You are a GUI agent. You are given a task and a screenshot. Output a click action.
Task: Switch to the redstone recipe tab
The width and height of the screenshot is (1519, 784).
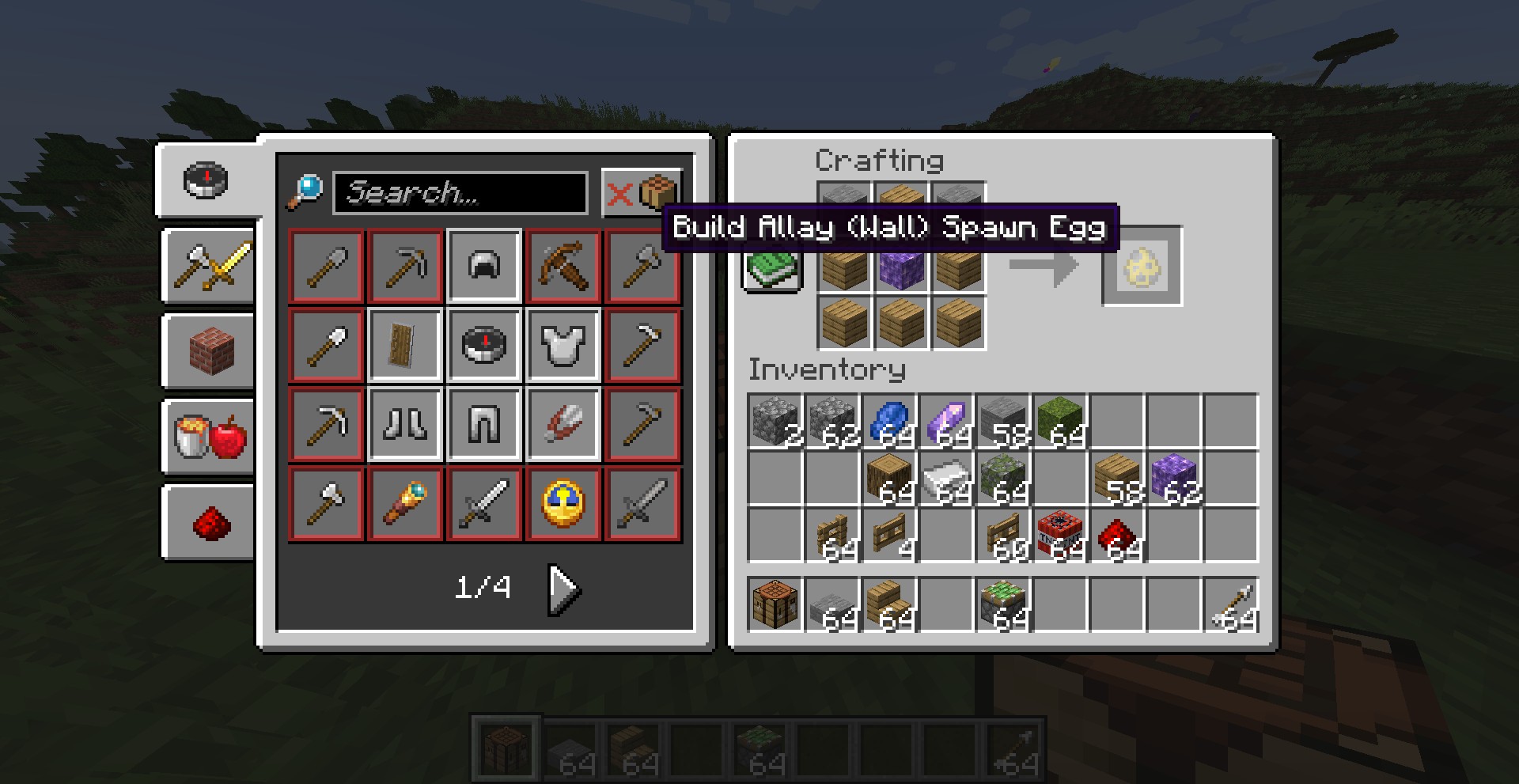pyautogui.click(x=210, y=521)
